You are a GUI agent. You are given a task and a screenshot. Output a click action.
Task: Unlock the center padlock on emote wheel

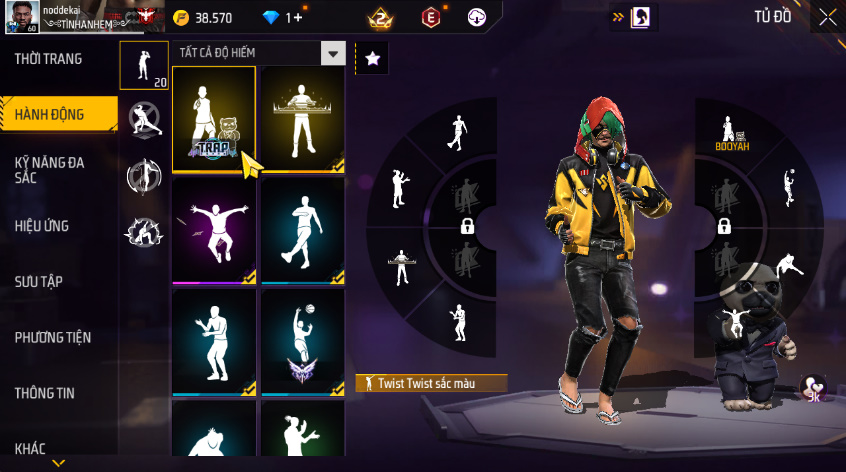tap(466, 227)
